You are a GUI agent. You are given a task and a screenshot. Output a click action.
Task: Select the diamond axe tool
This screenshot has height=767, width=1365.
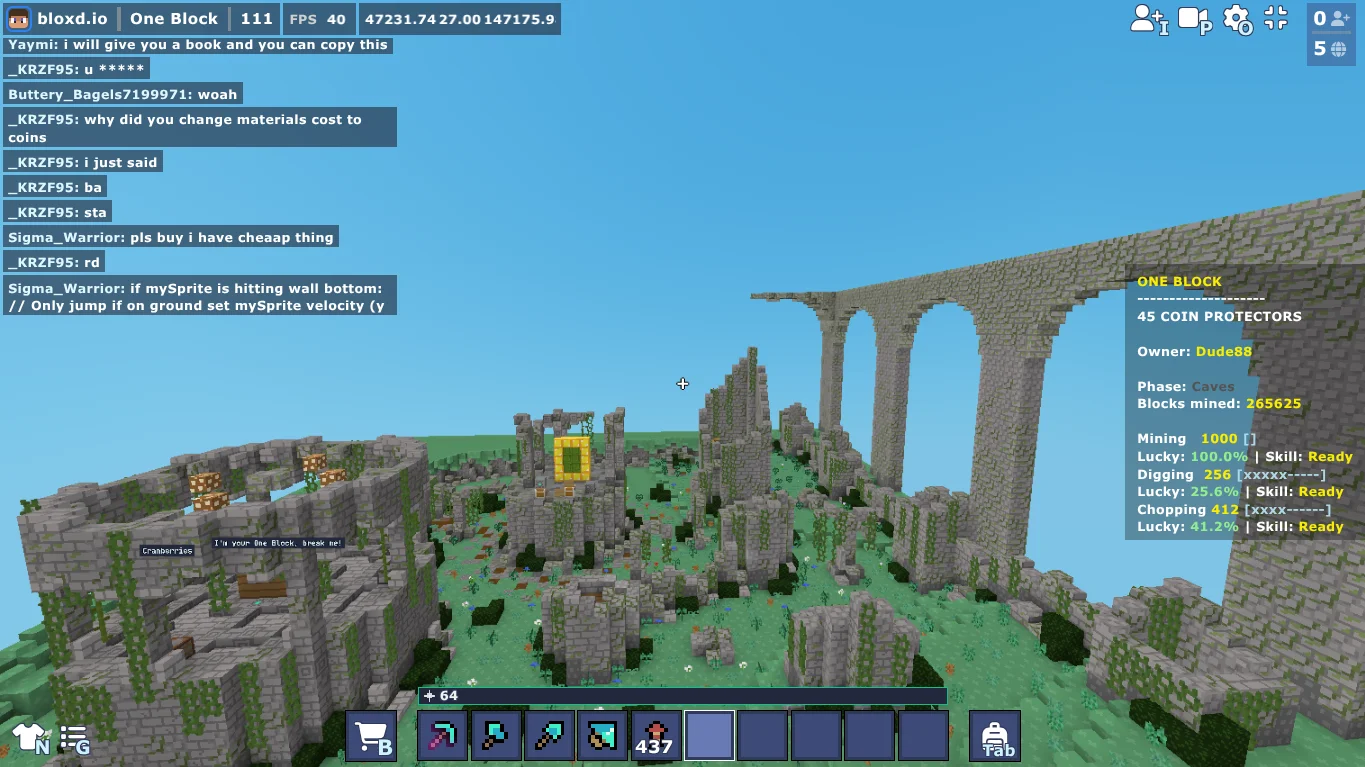click(x=496, y=734)
